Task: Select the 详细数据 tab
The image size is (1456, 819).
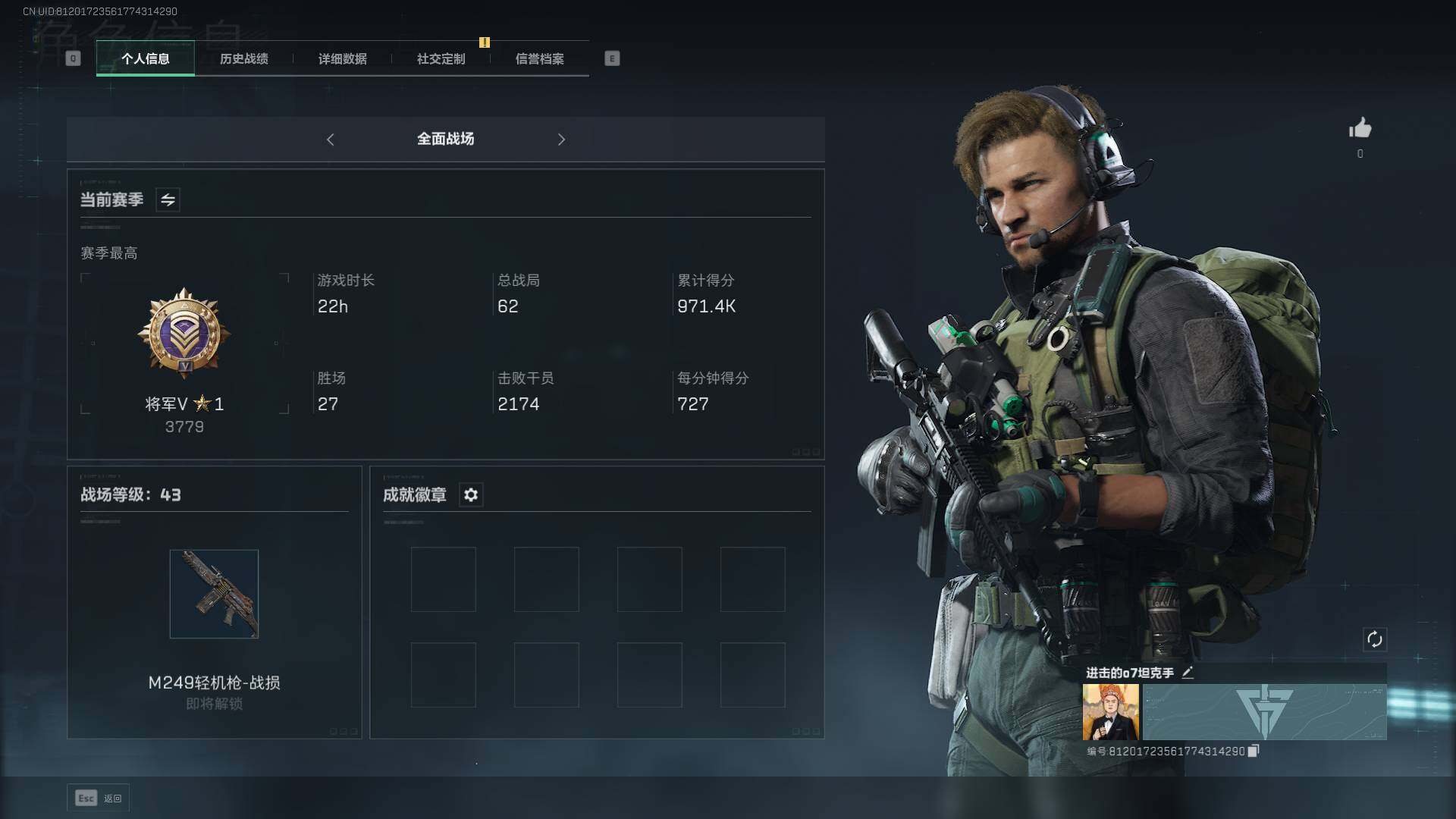Action: 342,58
